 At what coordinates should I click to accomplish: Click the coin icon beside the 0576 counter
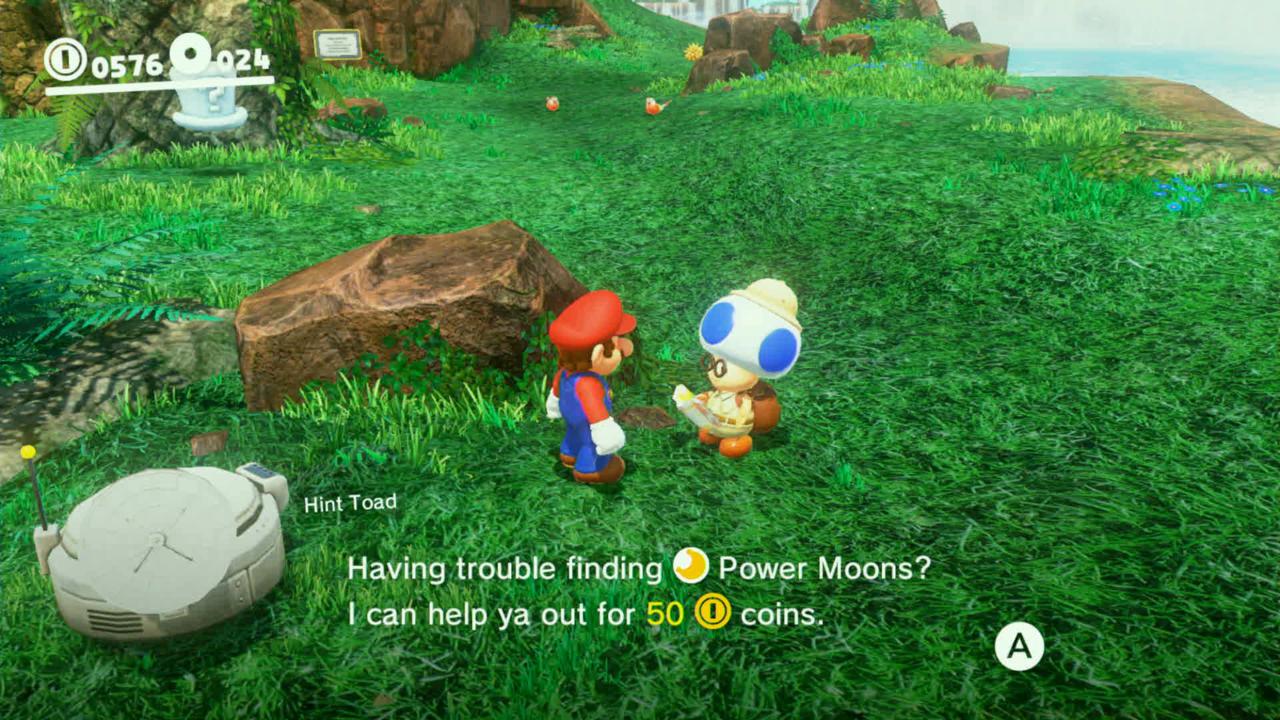point(64,58)
